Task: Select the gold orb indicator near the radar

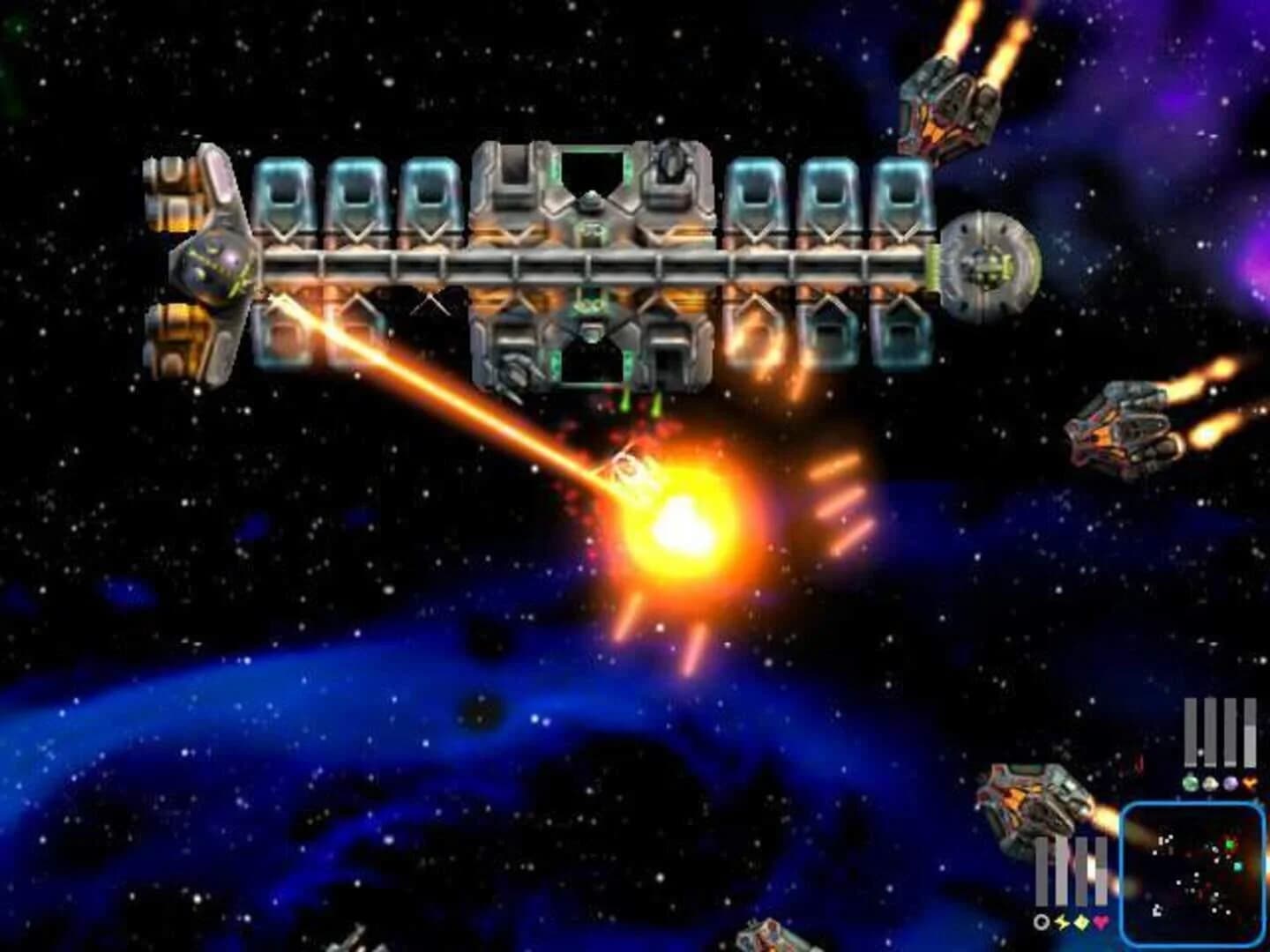Action: (1210, 782)
